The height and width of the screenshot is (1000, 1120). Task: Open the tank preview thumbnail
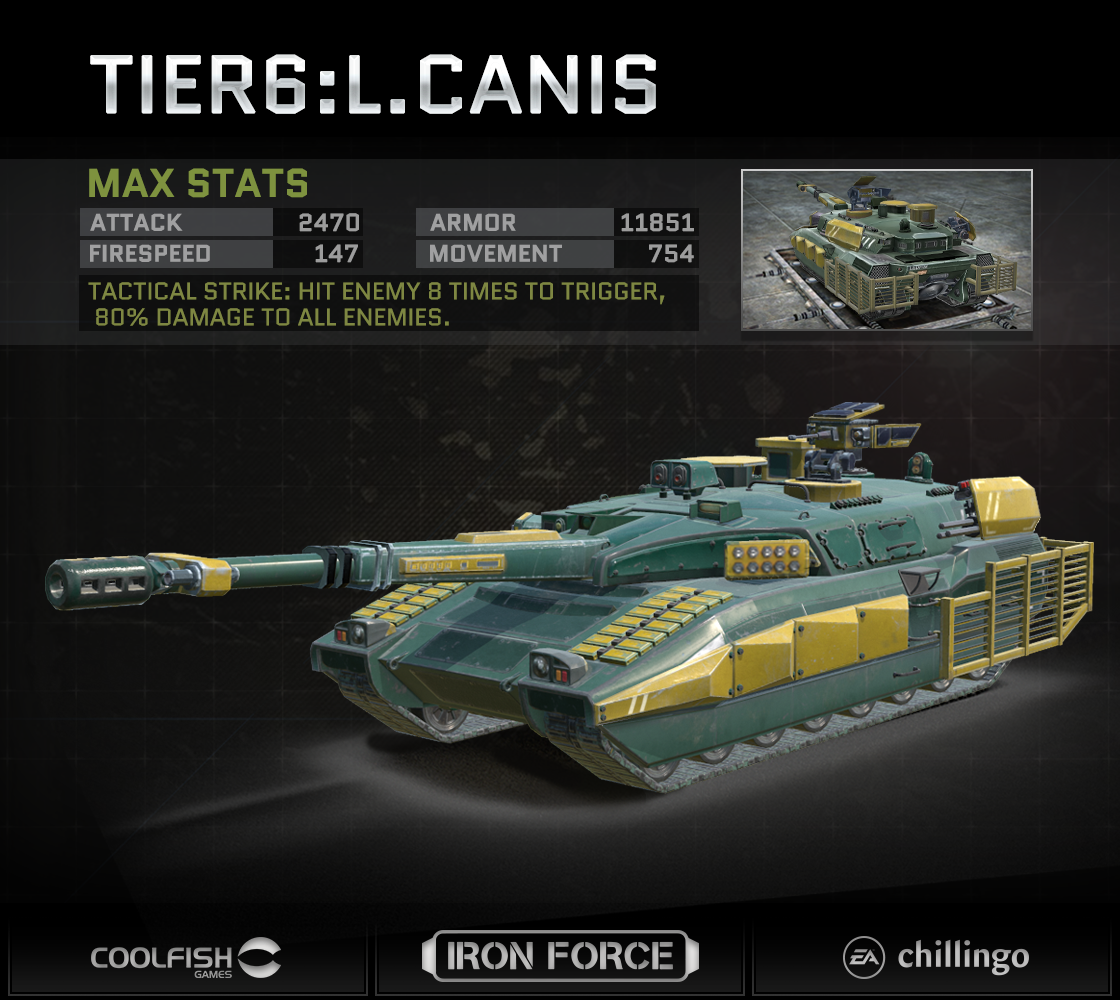(x=886, y=250)
